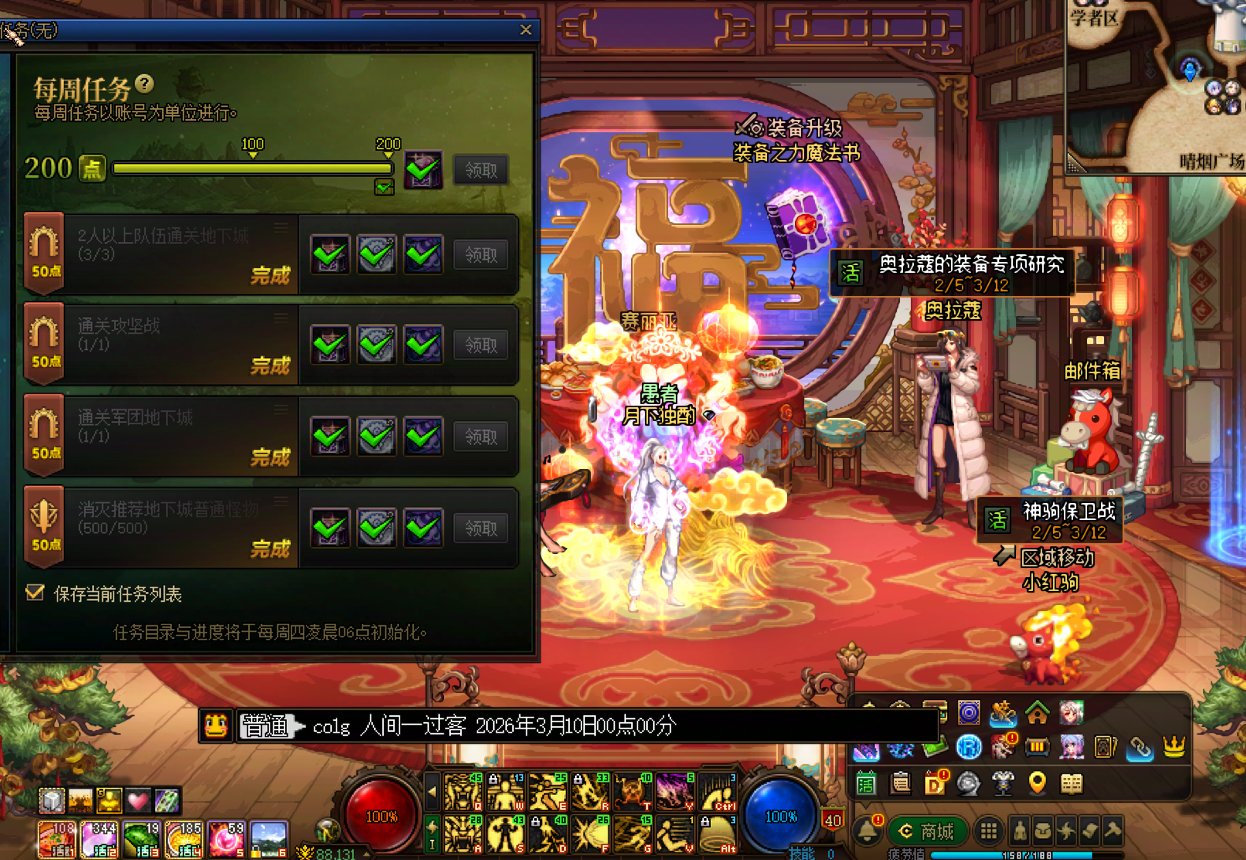
Task: Claim the 200-point weekly reward
Action: 480,170
